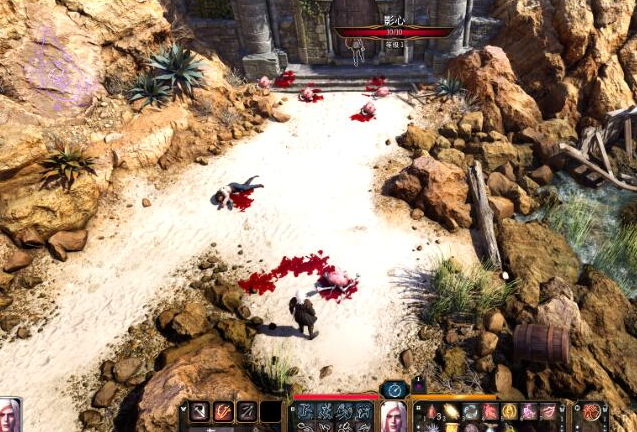Use the orange ranged attack skill
Screen dimensions: 637x432
pos(223,411)
